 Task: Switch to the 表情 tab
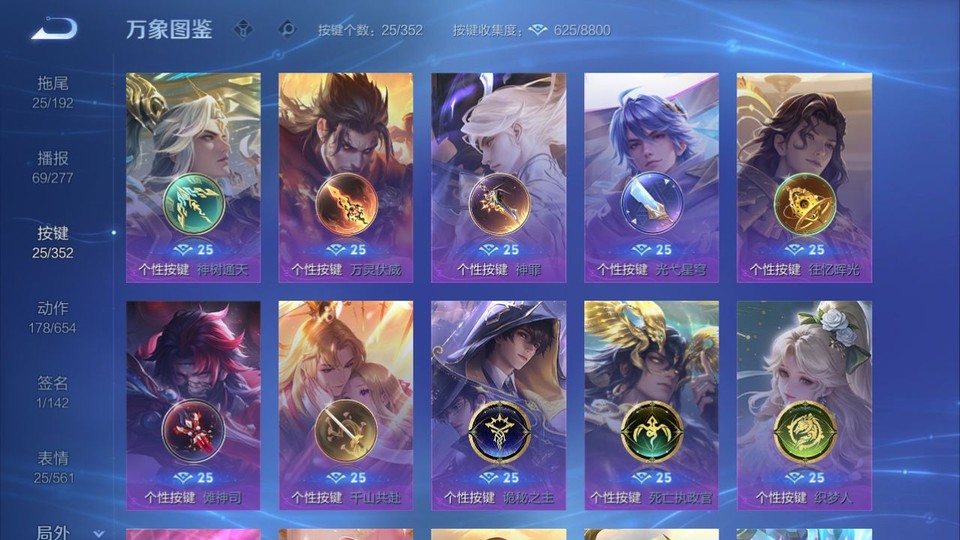pos(53,466)
